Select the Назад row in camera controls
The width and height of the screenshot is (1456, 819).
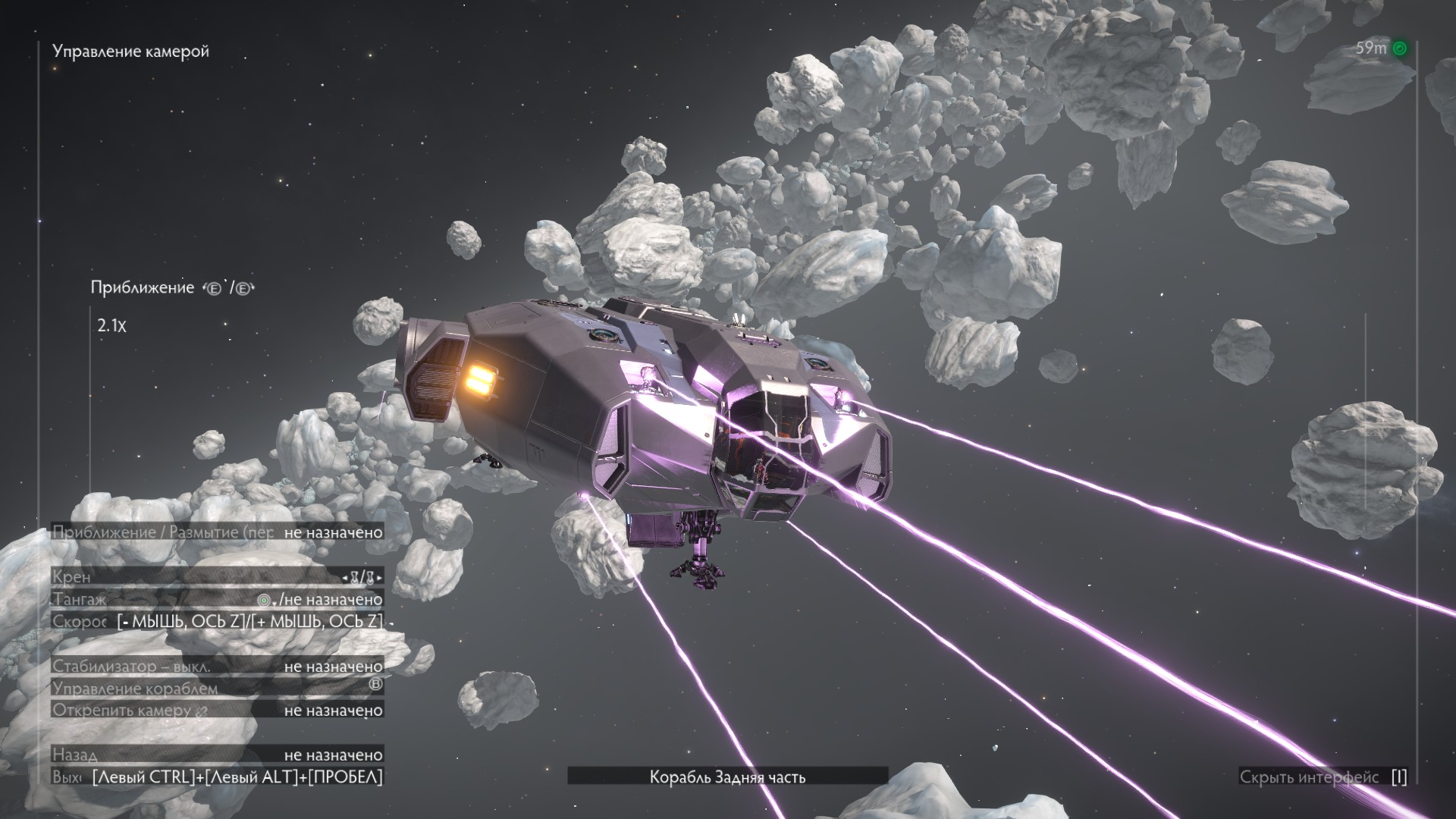point(218,755)
